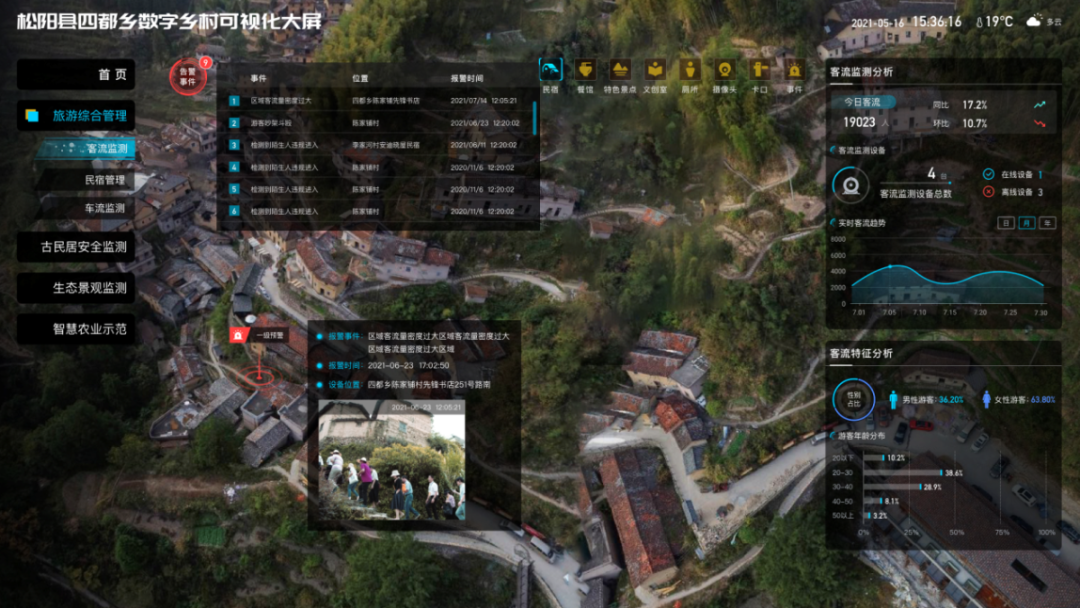Switch the trend chart to 年 view
1080x608 pixels.
[x=1047, y=222]
